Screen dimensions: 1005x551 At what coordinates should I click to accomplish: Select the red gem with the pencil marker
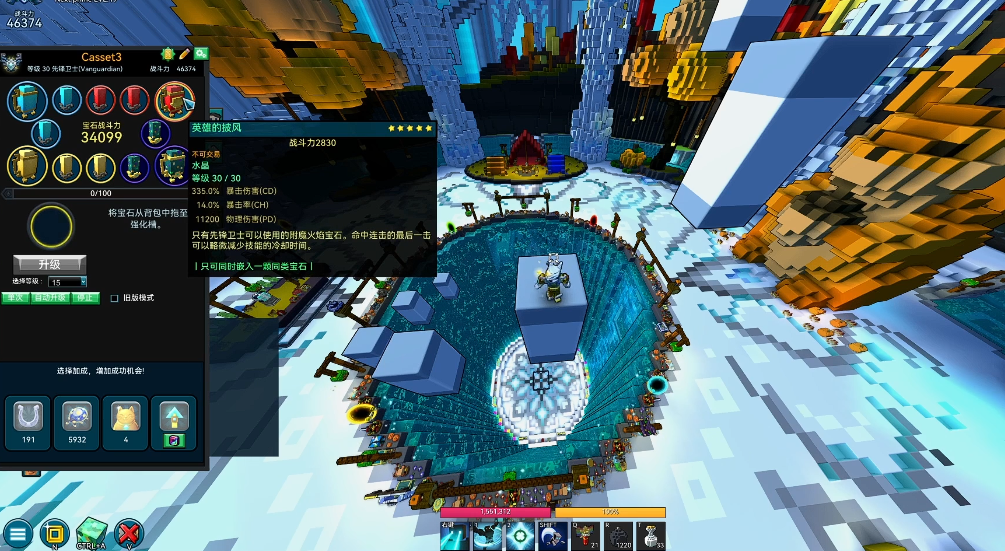pyautogui.click(x=173, y=100)
